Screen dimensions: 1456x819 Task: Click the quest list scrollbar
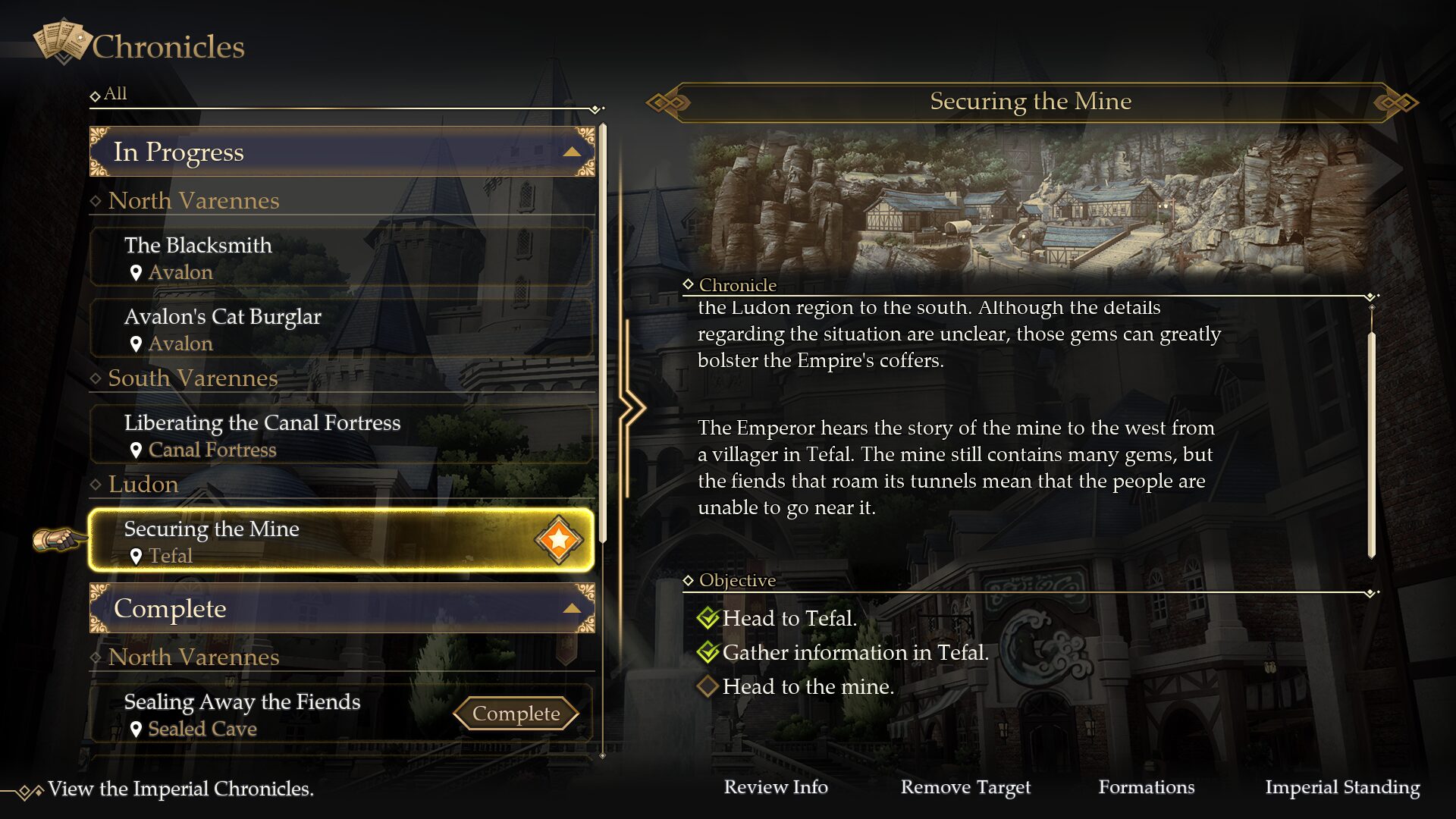(x=603, y=334)
